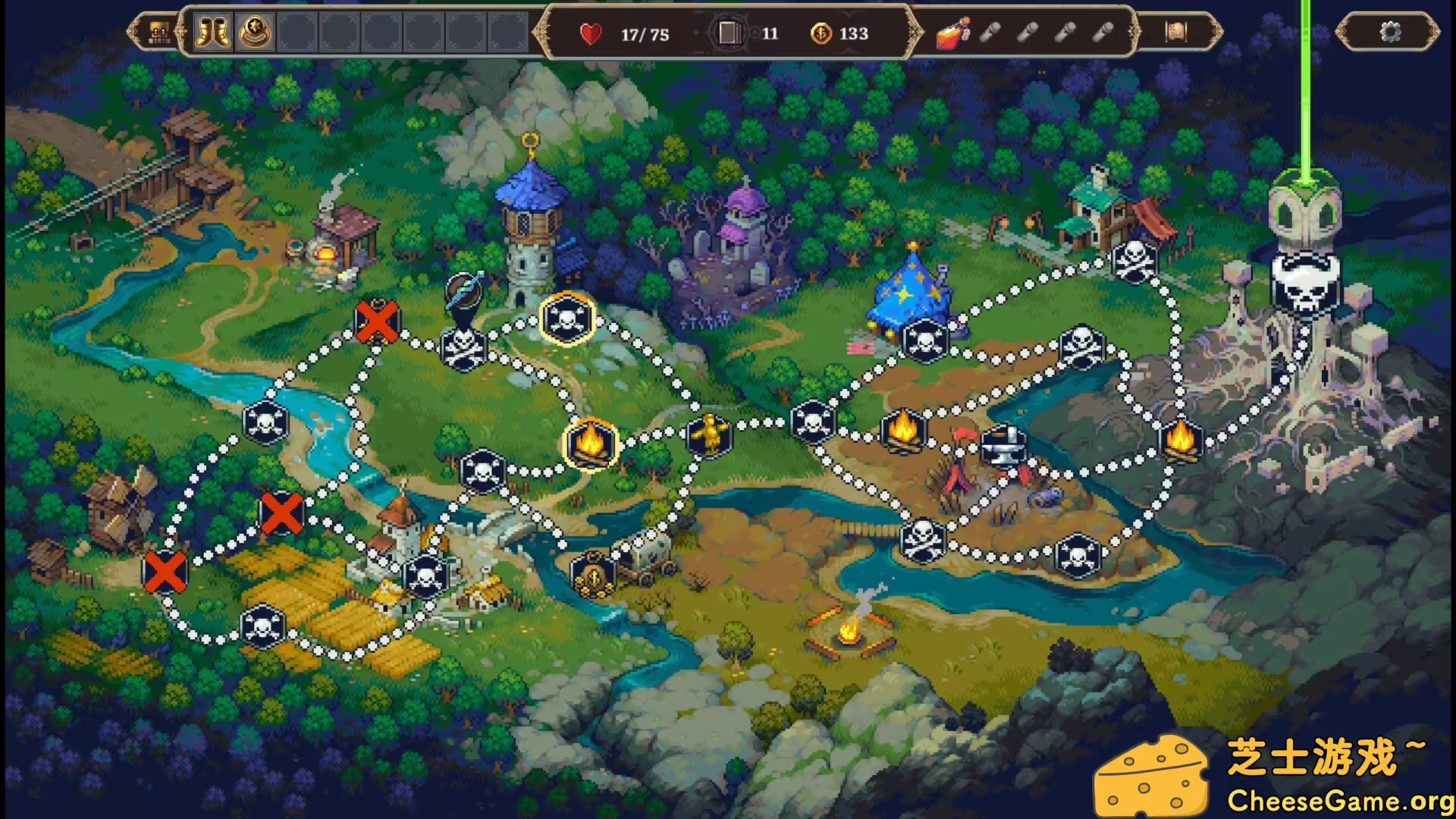Click the deck of cards counter icon
The height and width of the screenshot is (819, 1456).
tap(730, 32)
